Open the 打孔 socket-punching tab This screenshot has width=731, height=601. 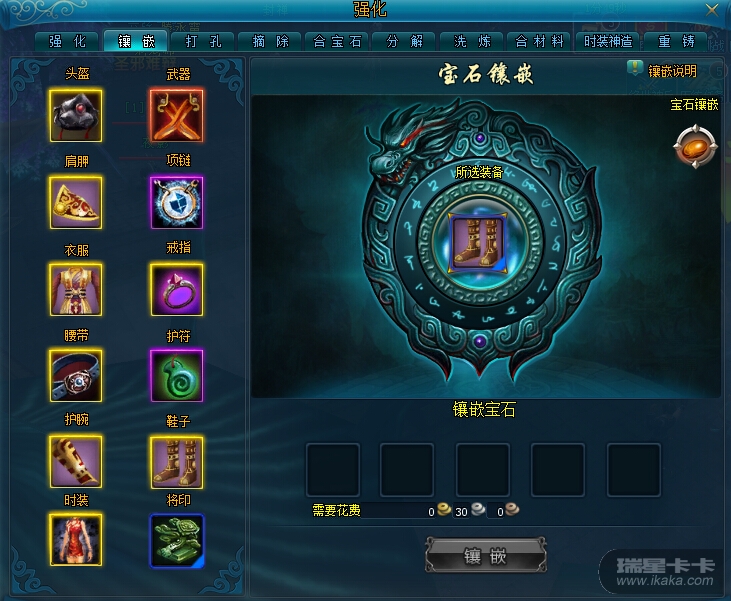click(204, 42)
